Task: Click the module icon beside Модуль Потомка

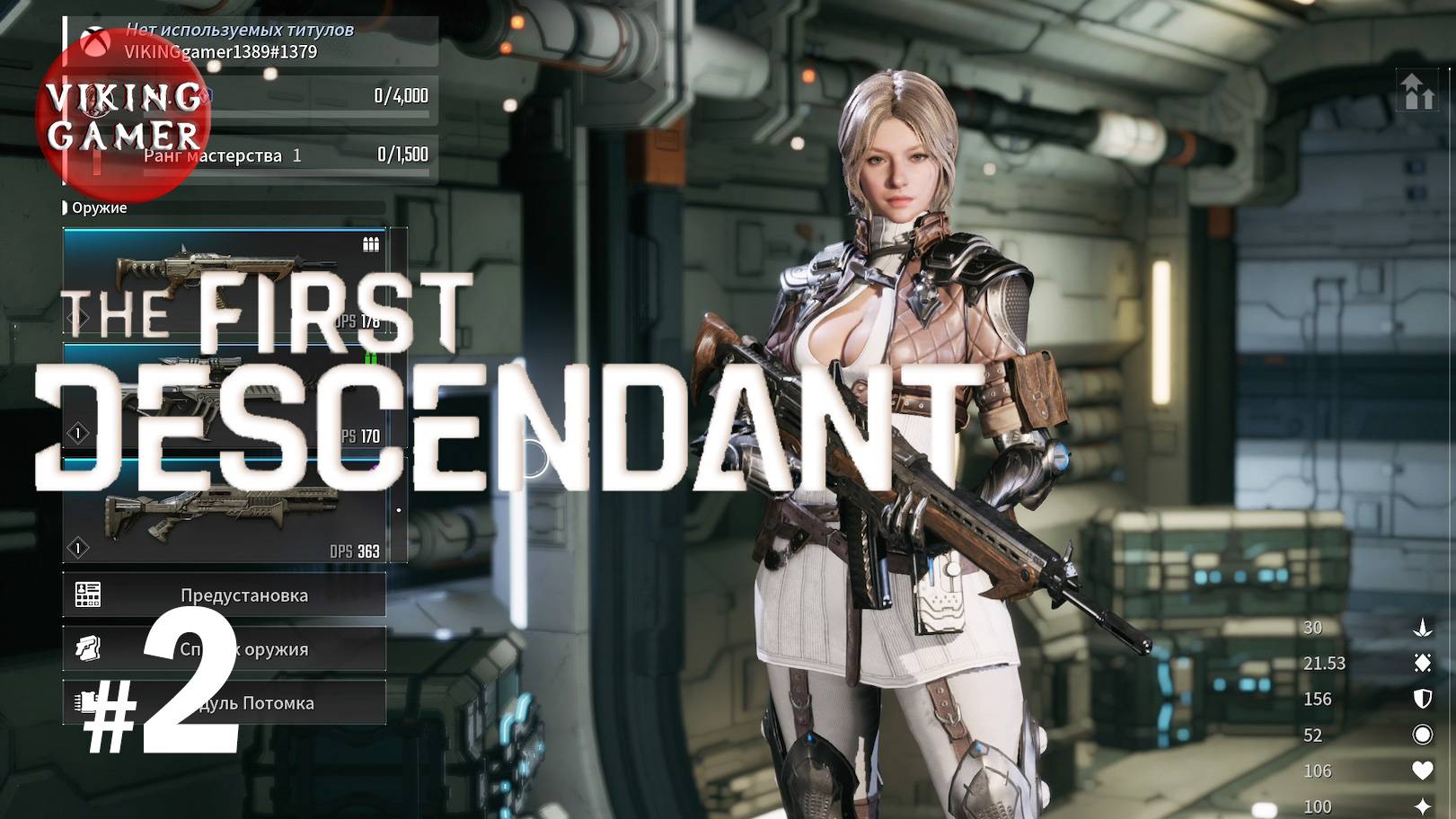Action: point(84,703)
